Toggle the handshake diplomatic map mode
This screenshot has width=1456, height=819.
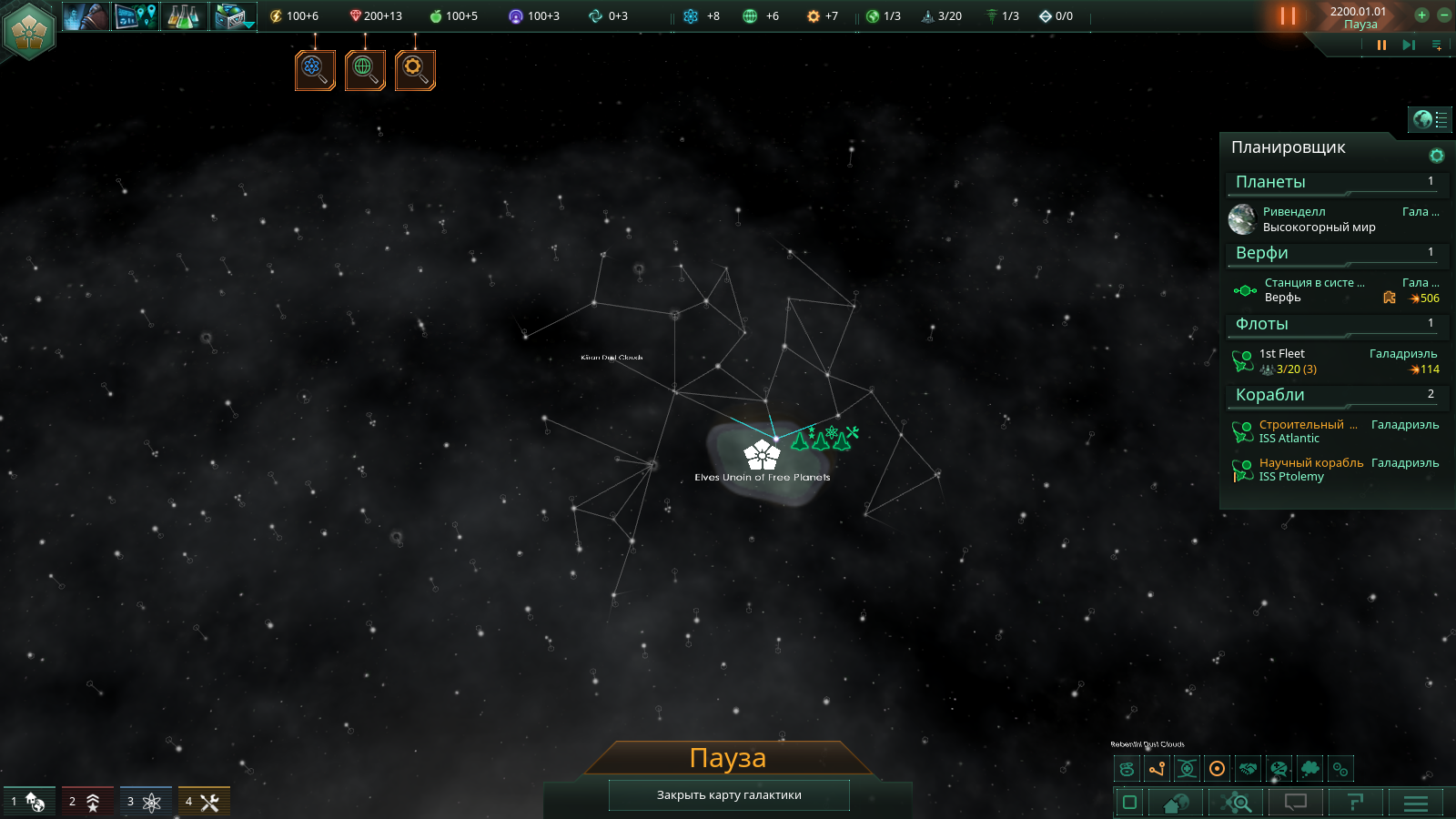pyautogui.click(x=1249, y=769)
